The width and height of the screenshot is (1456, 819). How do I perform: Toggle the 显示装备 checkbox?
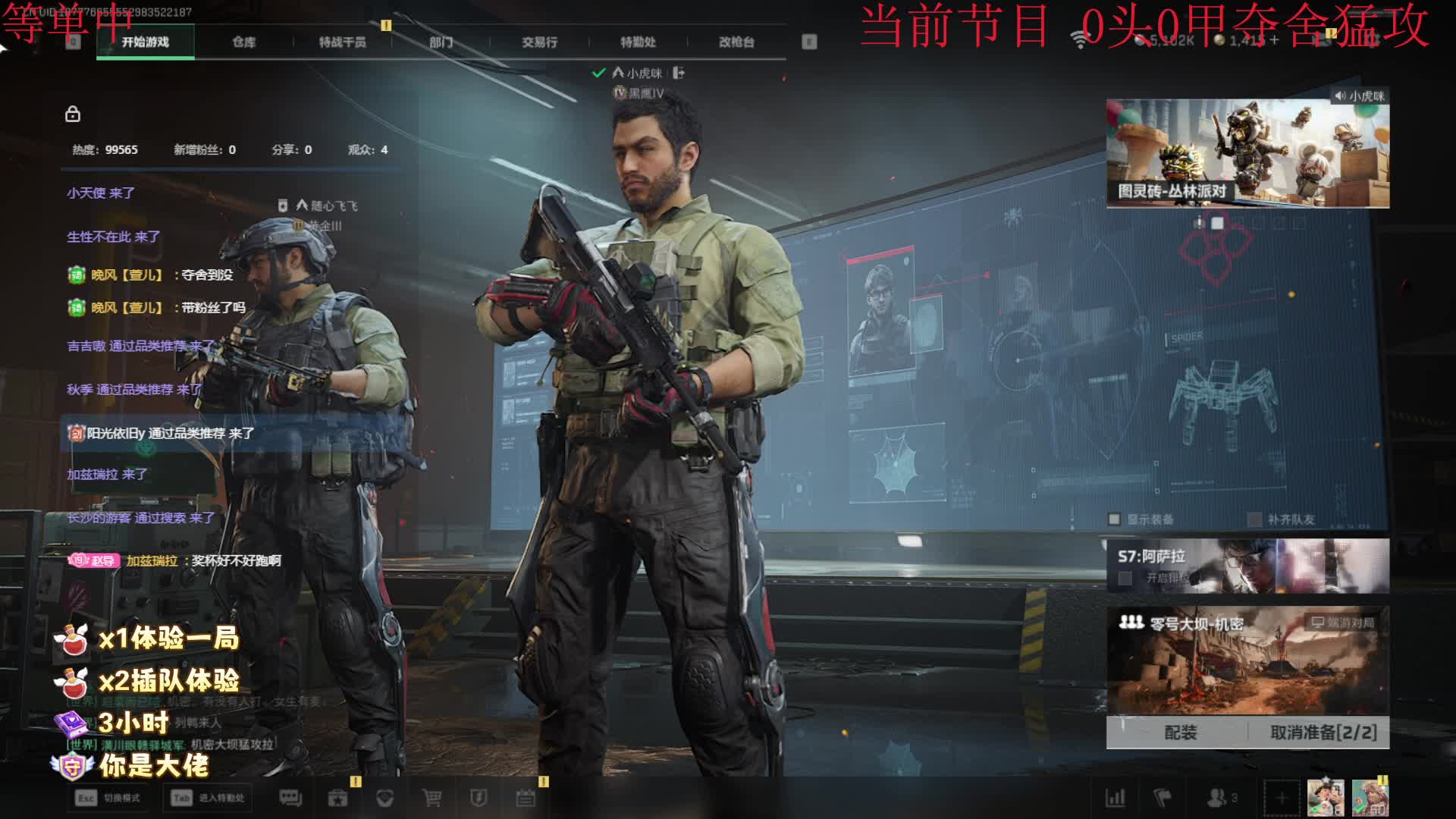coord(1114,519)
